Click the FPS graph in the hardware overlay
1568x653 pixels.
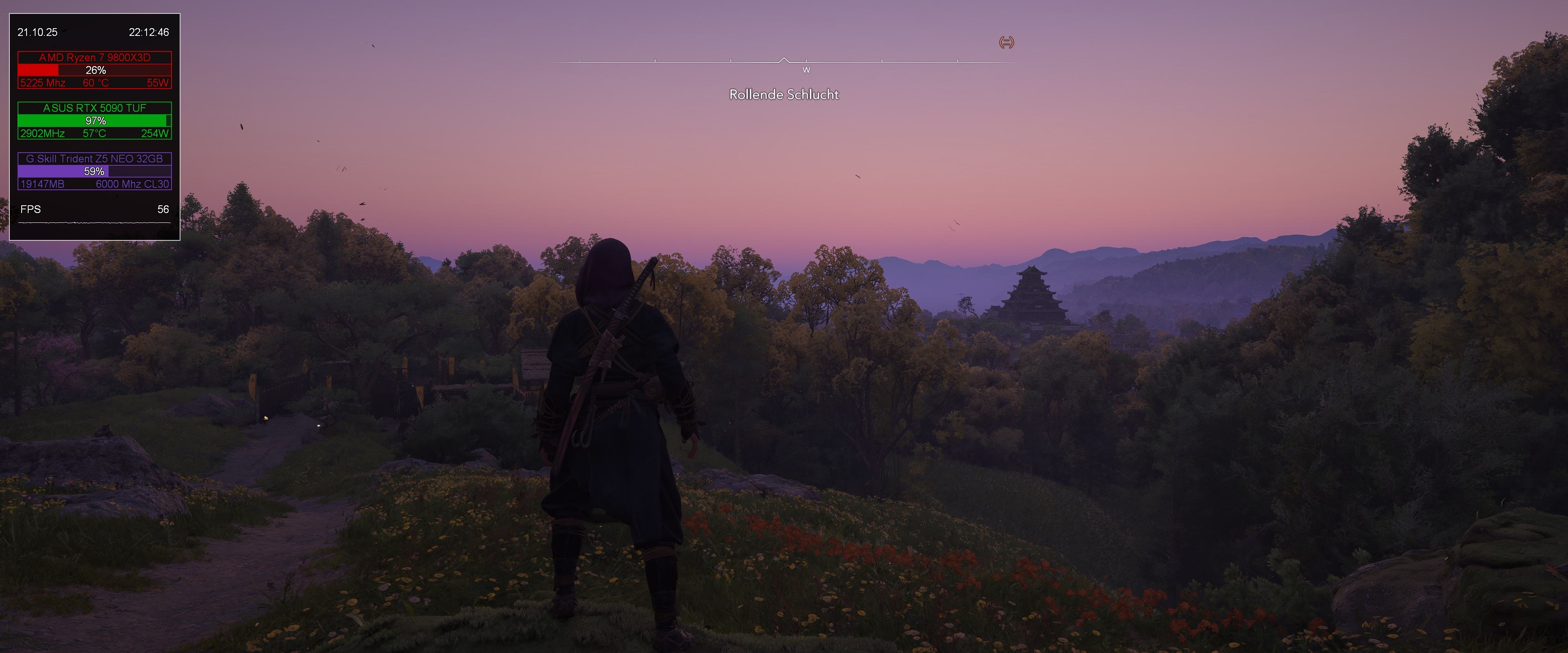click(94, 223)
